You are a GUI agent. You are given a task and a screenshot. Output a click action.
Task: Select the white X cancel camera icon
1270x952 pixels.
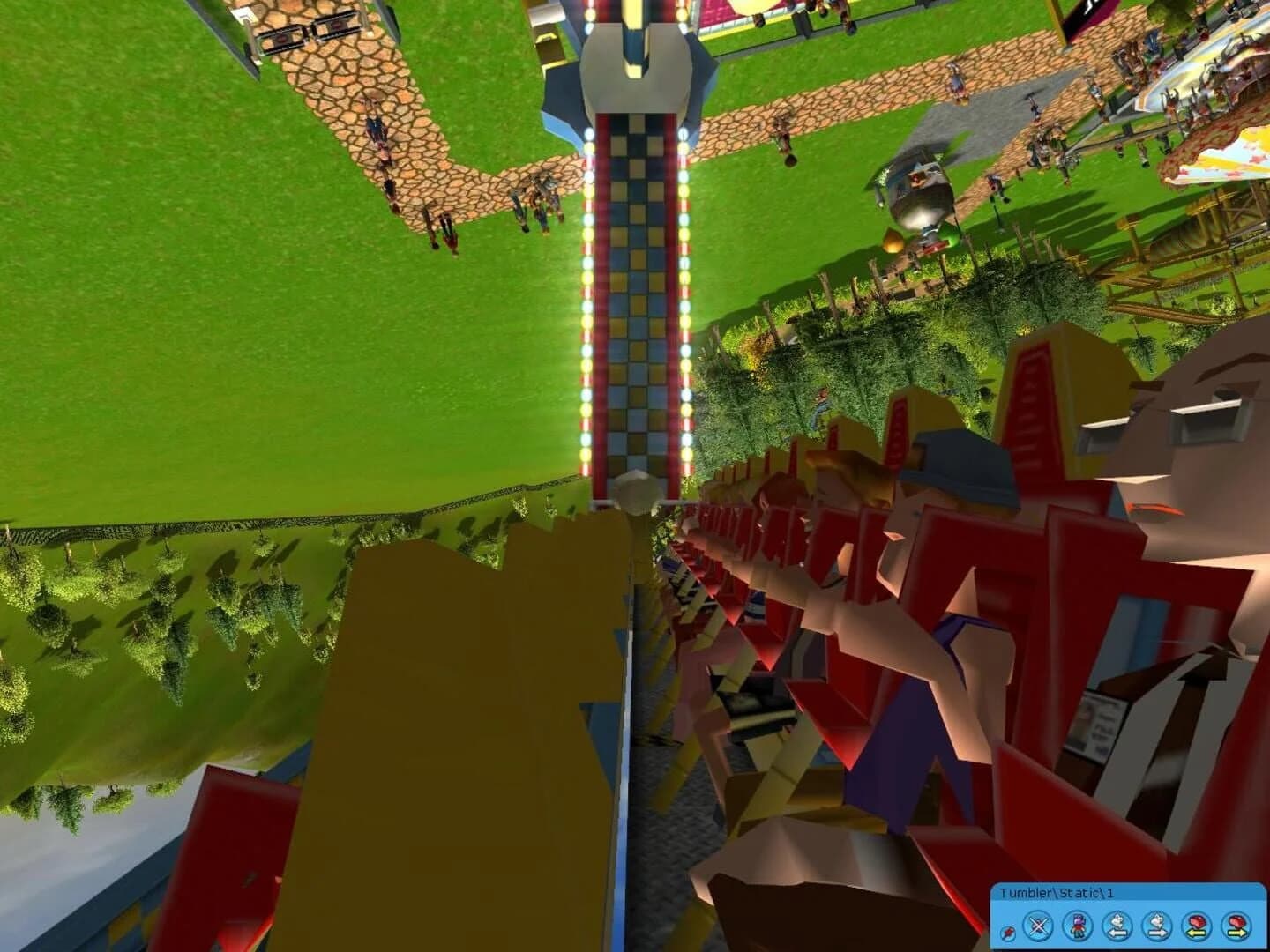(x=1037, y=925)
